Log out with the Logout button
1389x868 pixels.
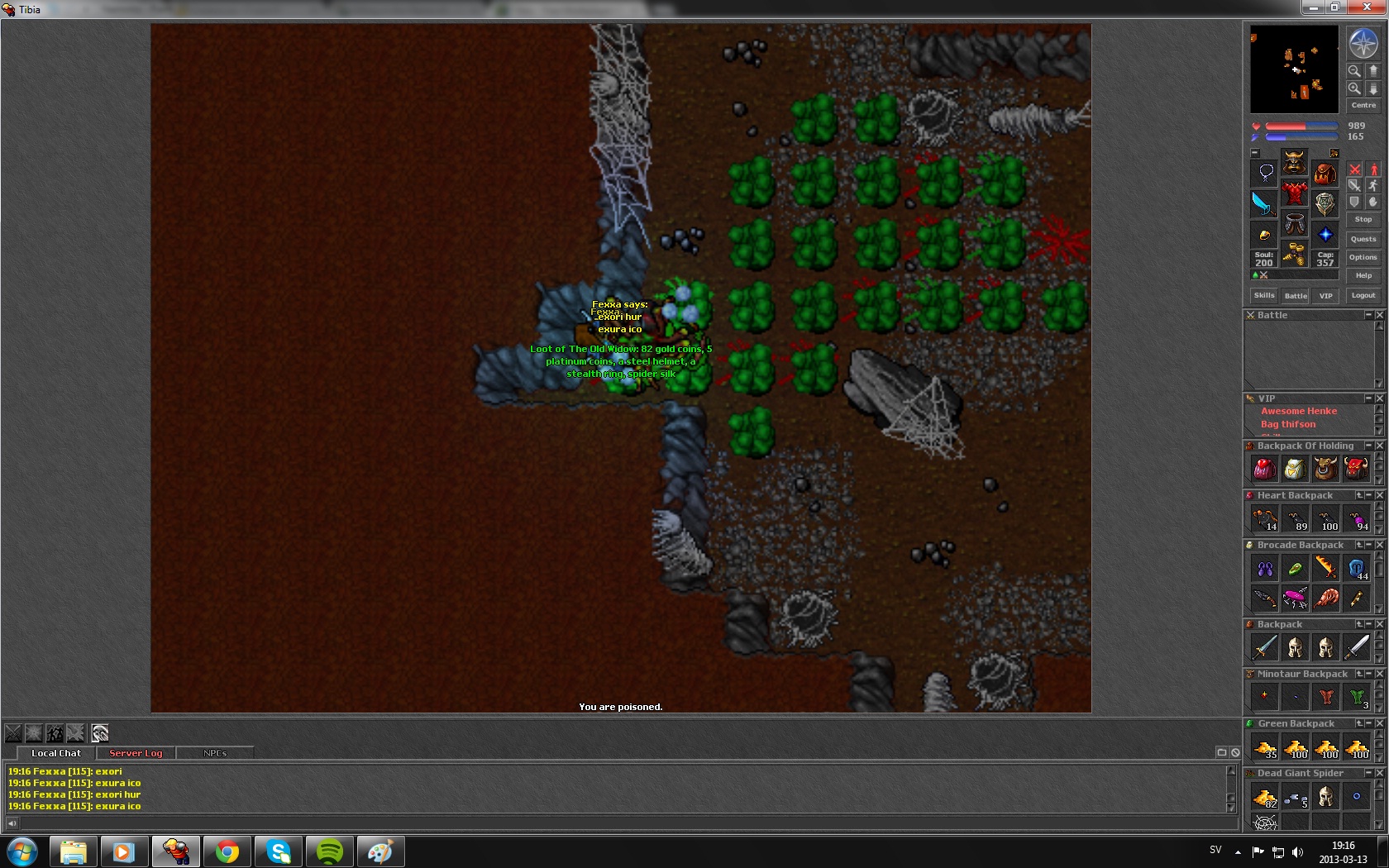[1363, 295]
